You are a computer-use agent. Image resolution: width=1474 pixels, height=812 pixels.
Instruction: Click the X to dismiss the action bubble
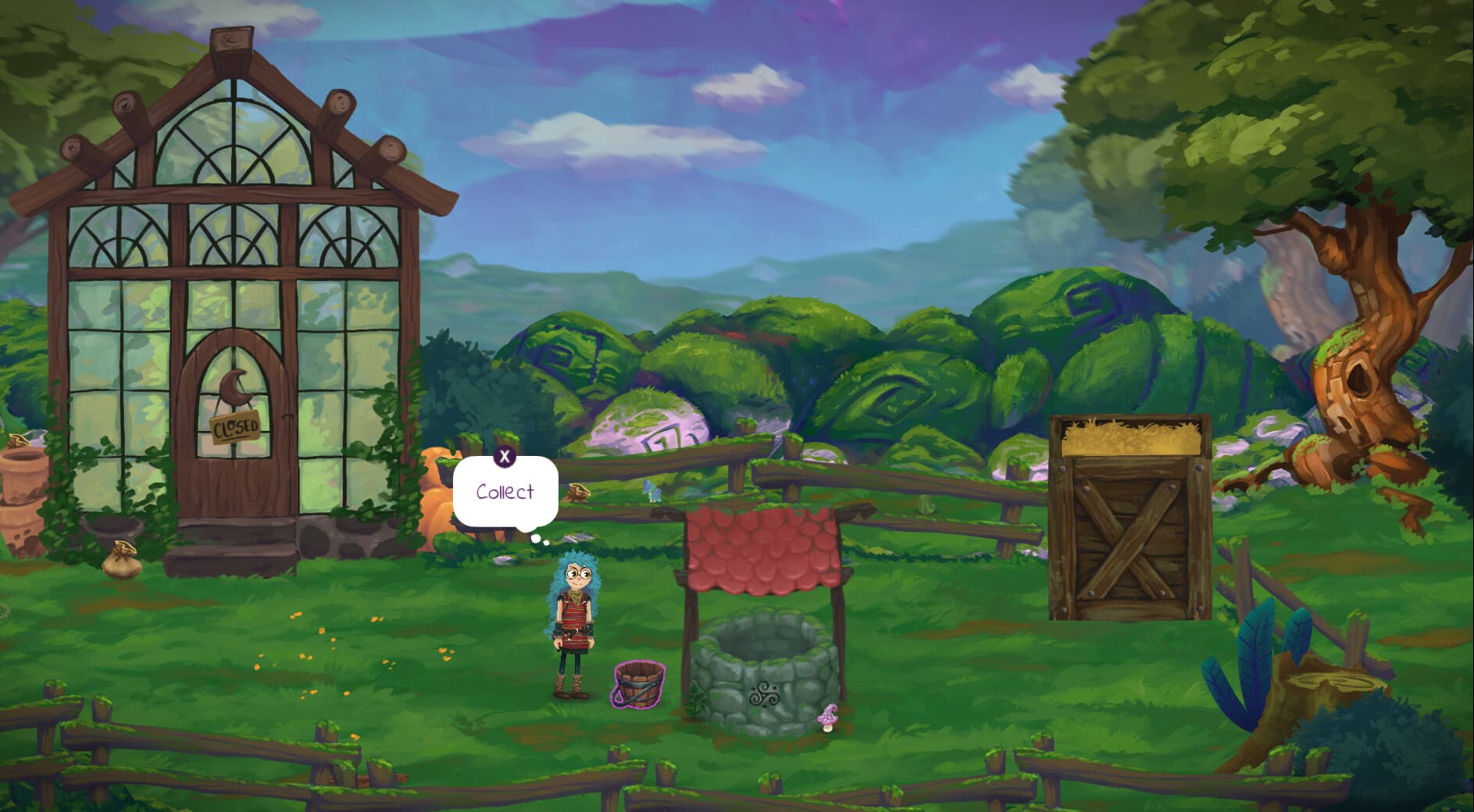coord(504,458)
